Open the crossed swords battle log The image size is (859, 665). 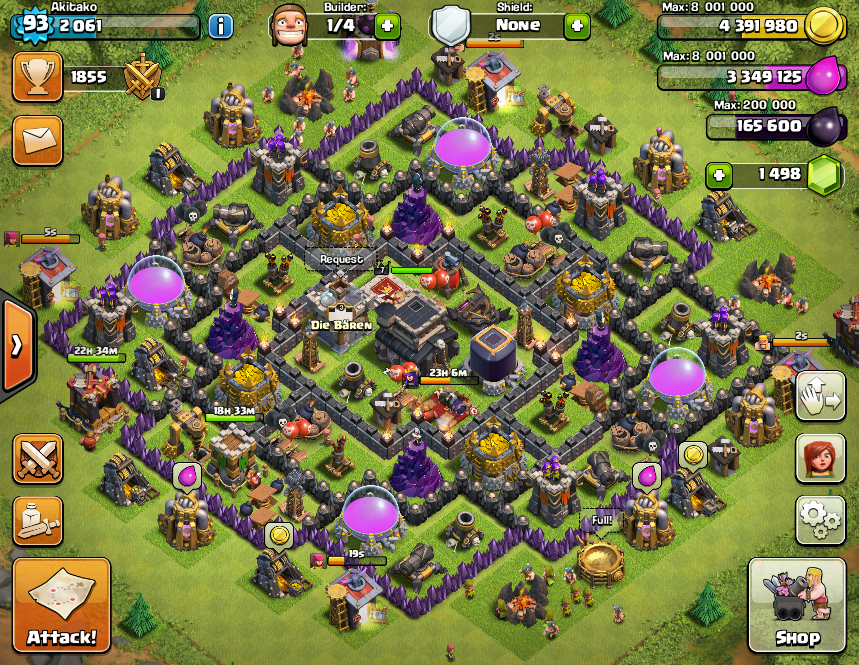[x=37, y=459]
